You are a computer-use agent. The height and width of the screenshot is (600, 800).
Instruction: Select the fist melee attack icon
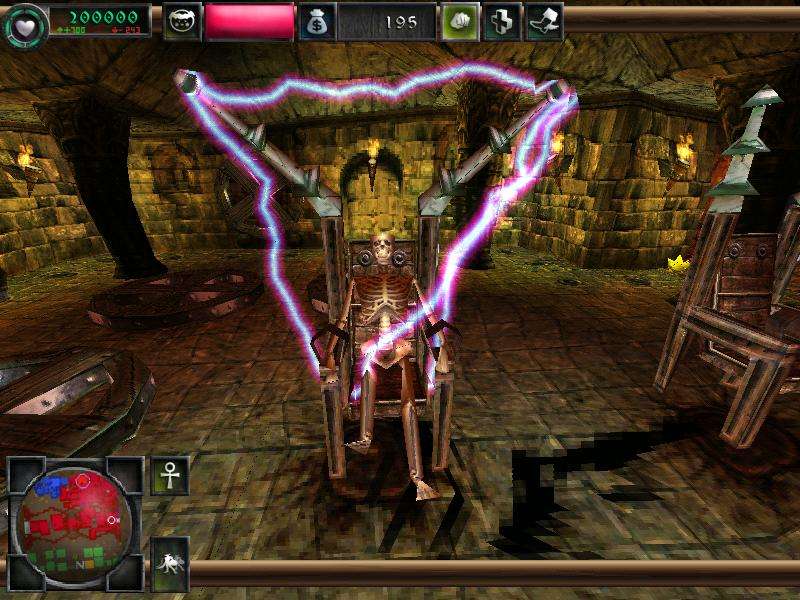[459, 21]
